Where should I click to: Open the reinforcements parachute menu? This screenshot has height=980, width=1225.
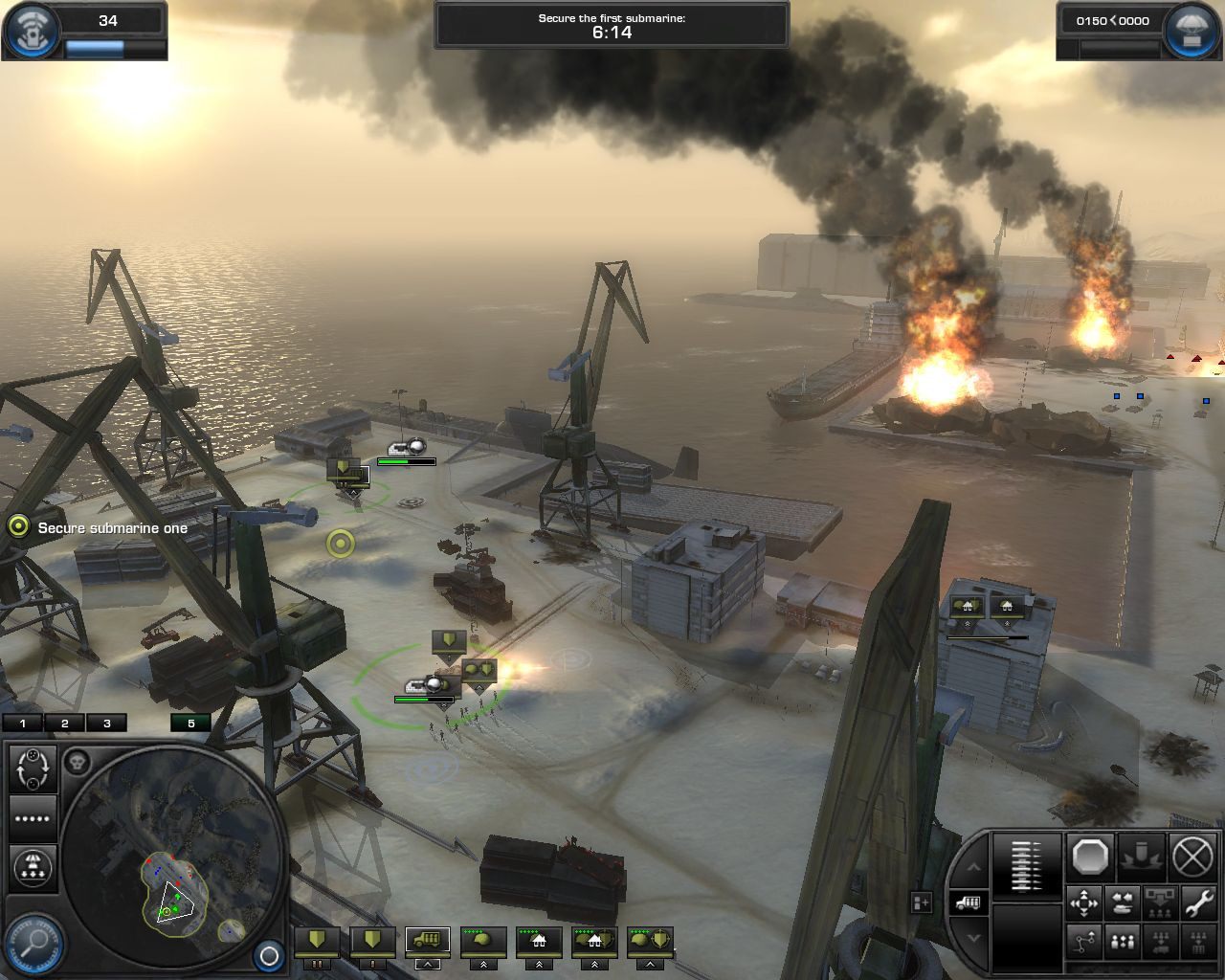[1192, 31]
